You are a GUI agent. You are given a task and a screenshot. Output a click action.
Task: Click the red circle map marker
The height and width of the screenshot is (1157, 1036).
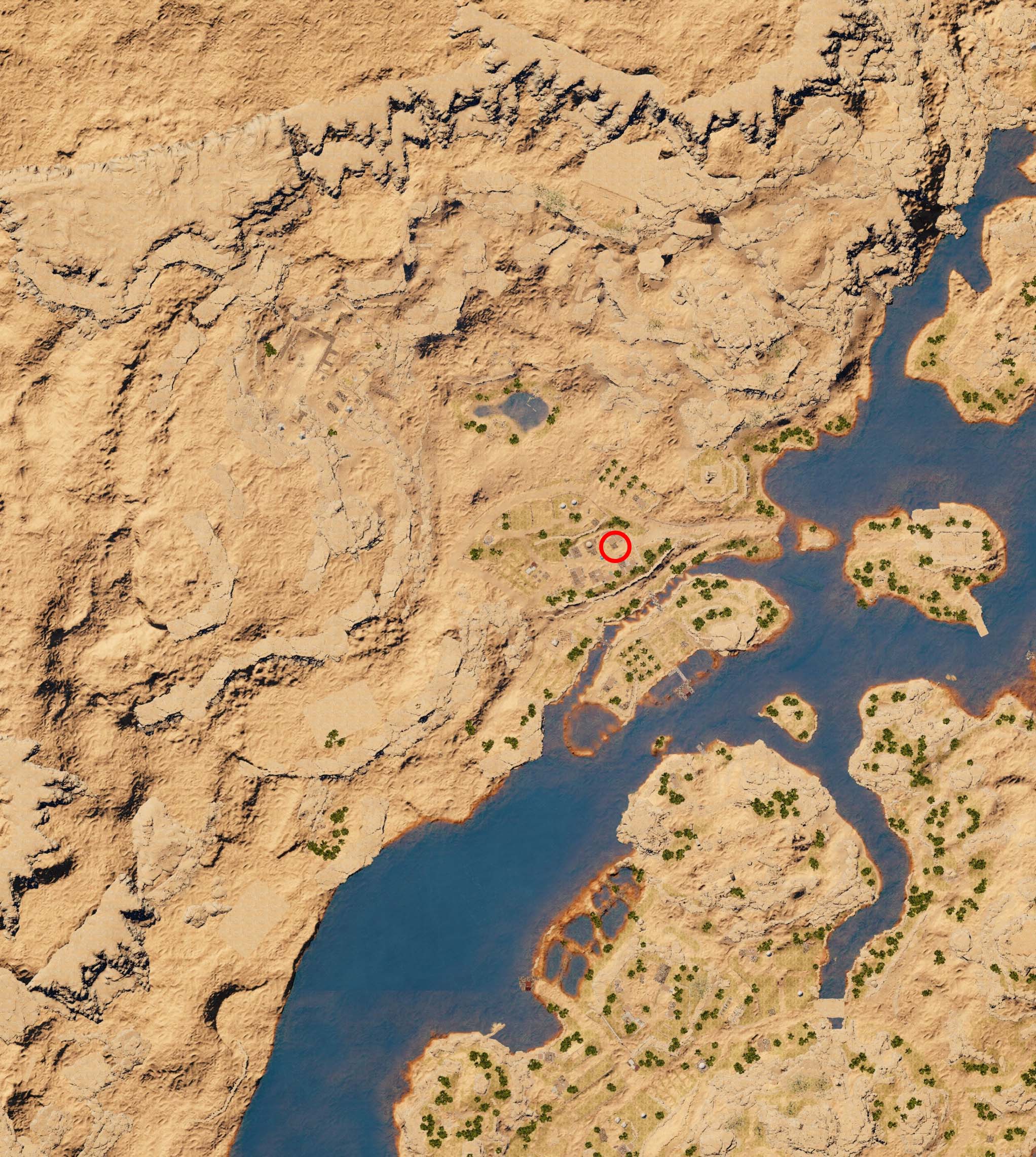[615, 546]
